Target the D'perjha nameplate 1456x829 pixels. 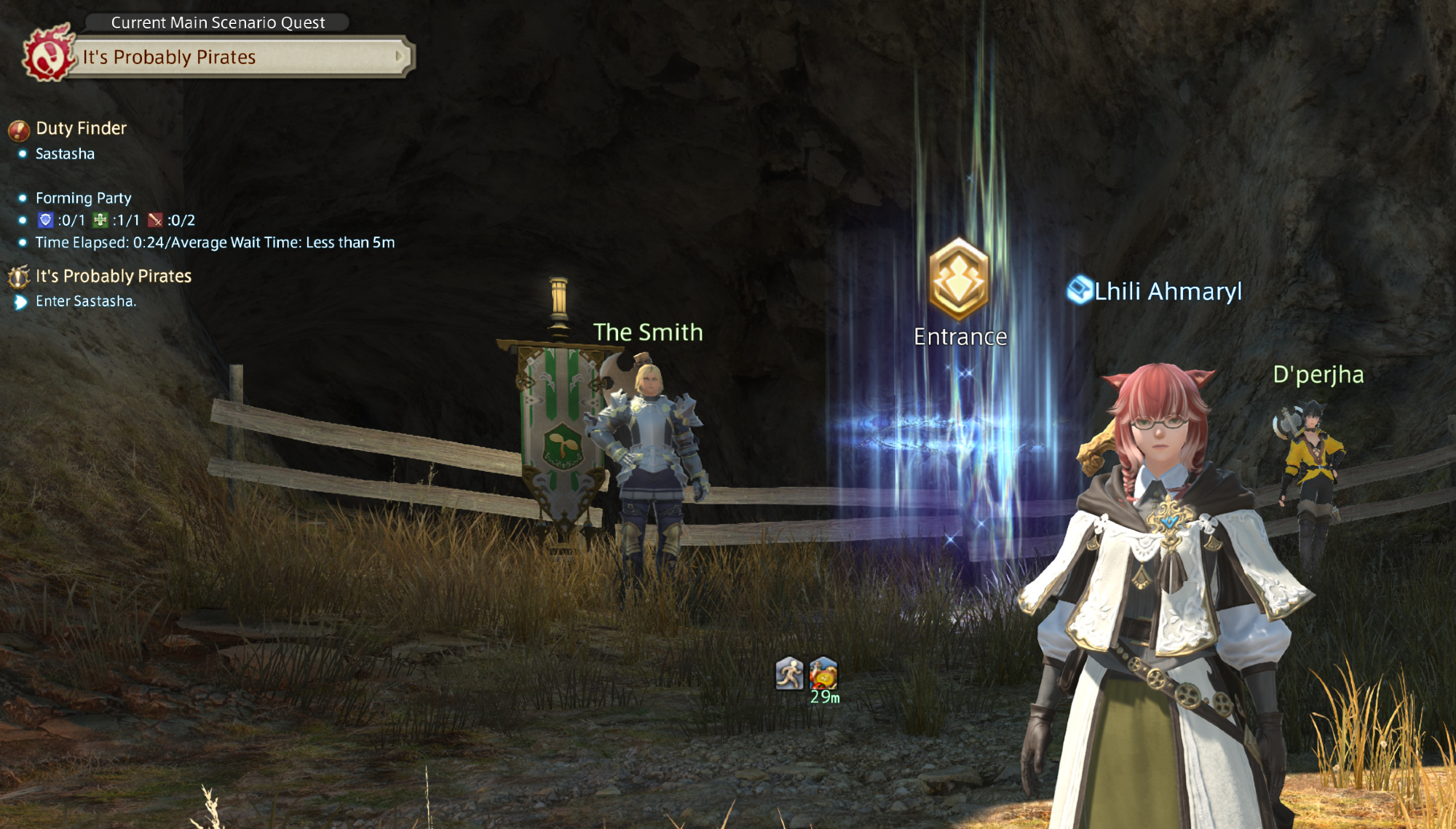(1318, 375)
